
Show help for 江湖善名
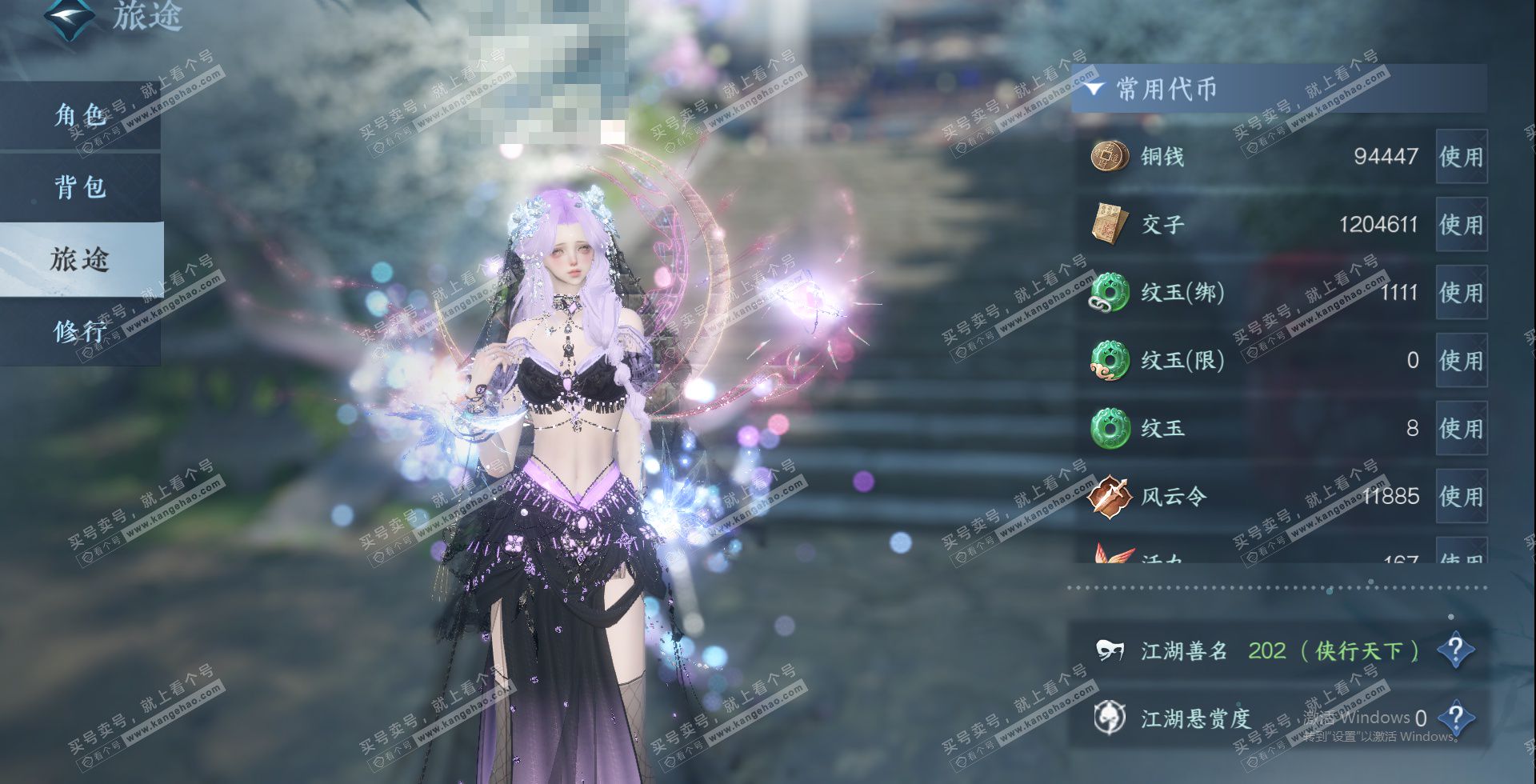(1455, 650)
